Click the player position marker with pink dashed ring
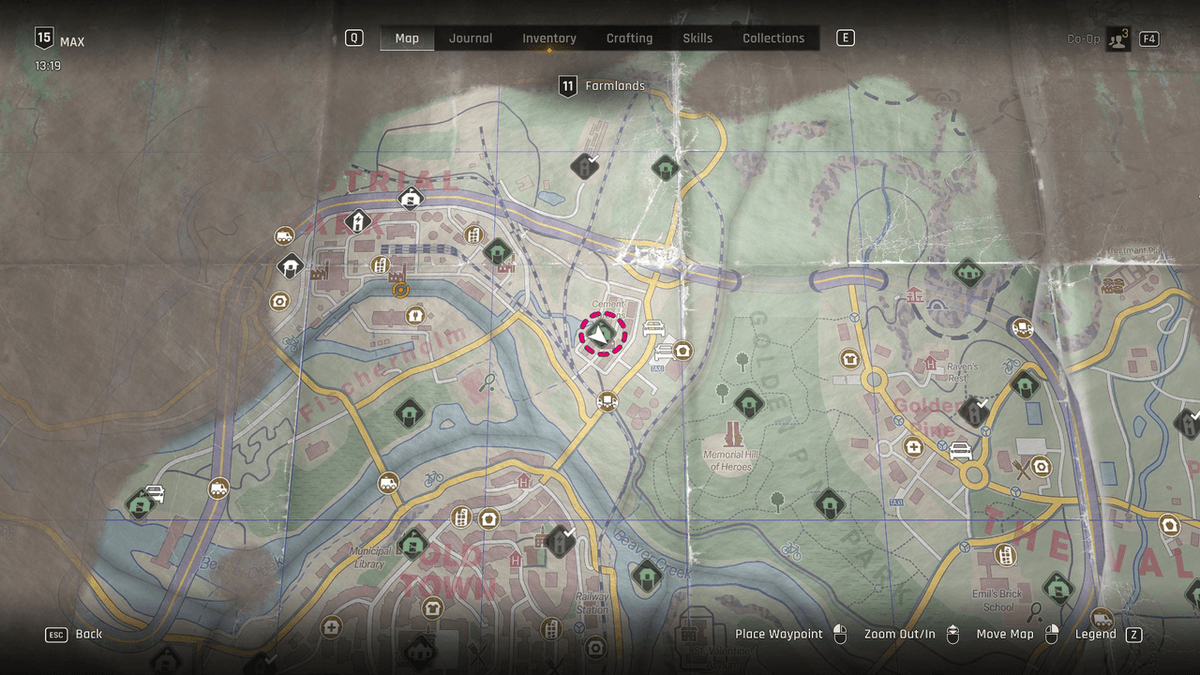1200x675 pixels. tap(602, 335)
